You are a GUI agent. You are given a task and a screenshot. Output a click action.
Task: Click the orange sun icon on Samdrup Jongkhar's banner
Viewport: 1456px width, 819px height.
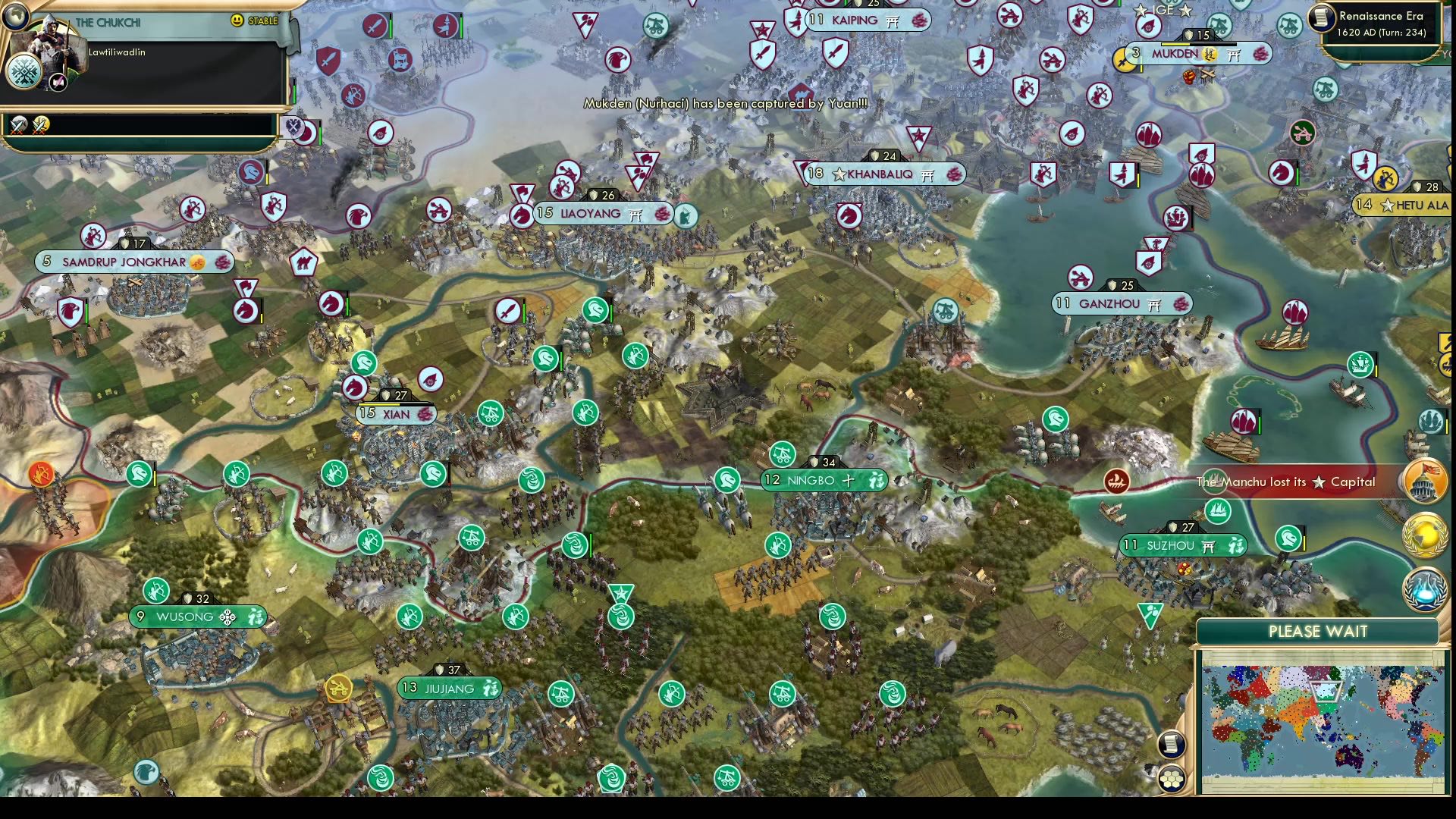(x=199, y=262)
